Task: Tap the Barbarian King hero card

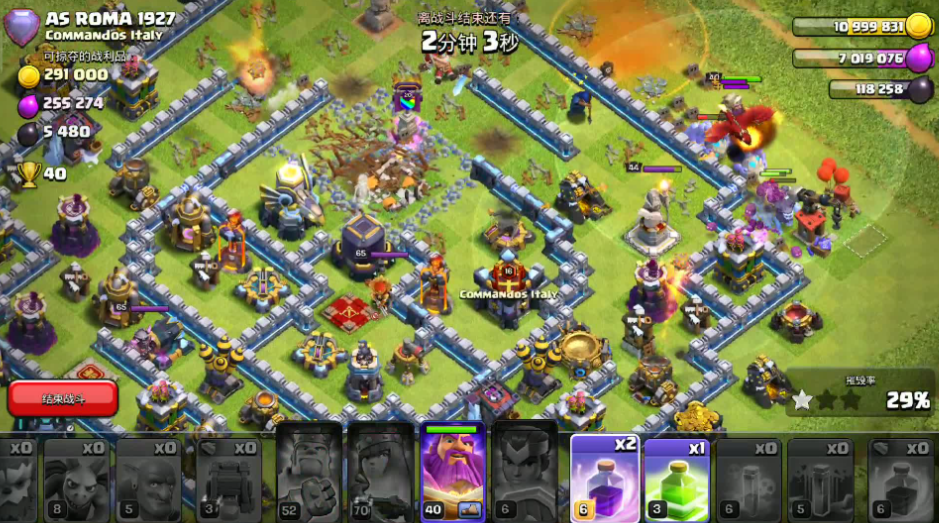Action: click(309, 472)
